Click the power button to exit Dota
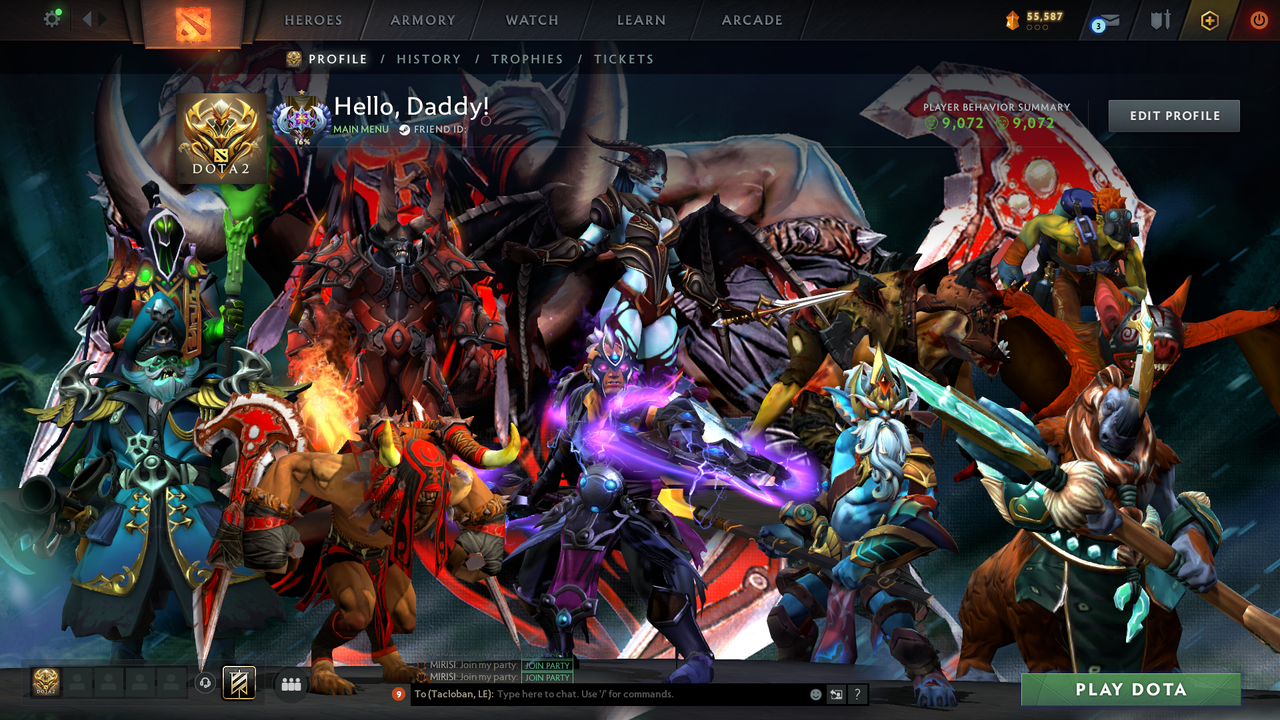The image size is (1280, 720). pos(1258,17)
